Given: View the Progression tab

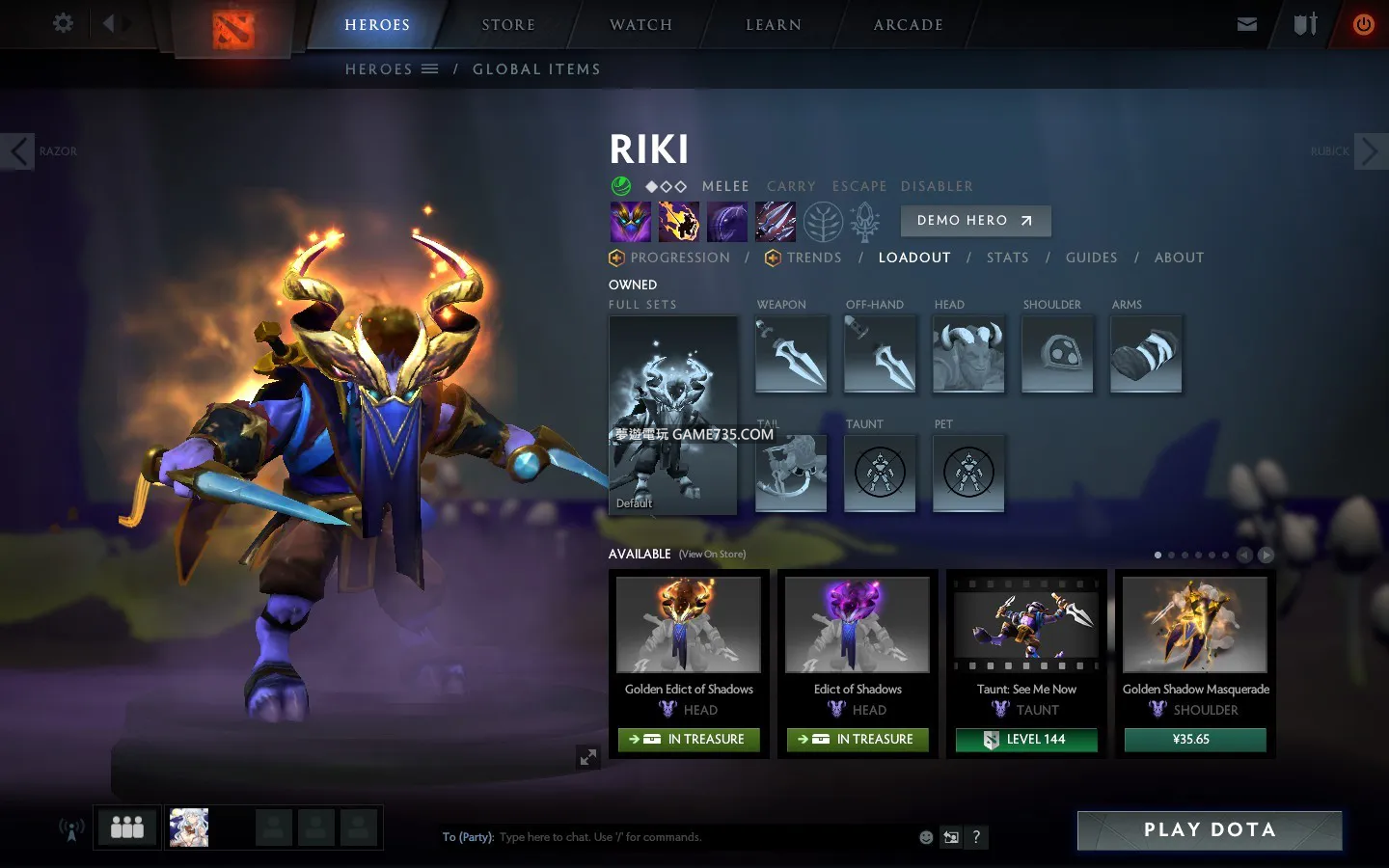Looking at the screenshot, I should (679, 258).
